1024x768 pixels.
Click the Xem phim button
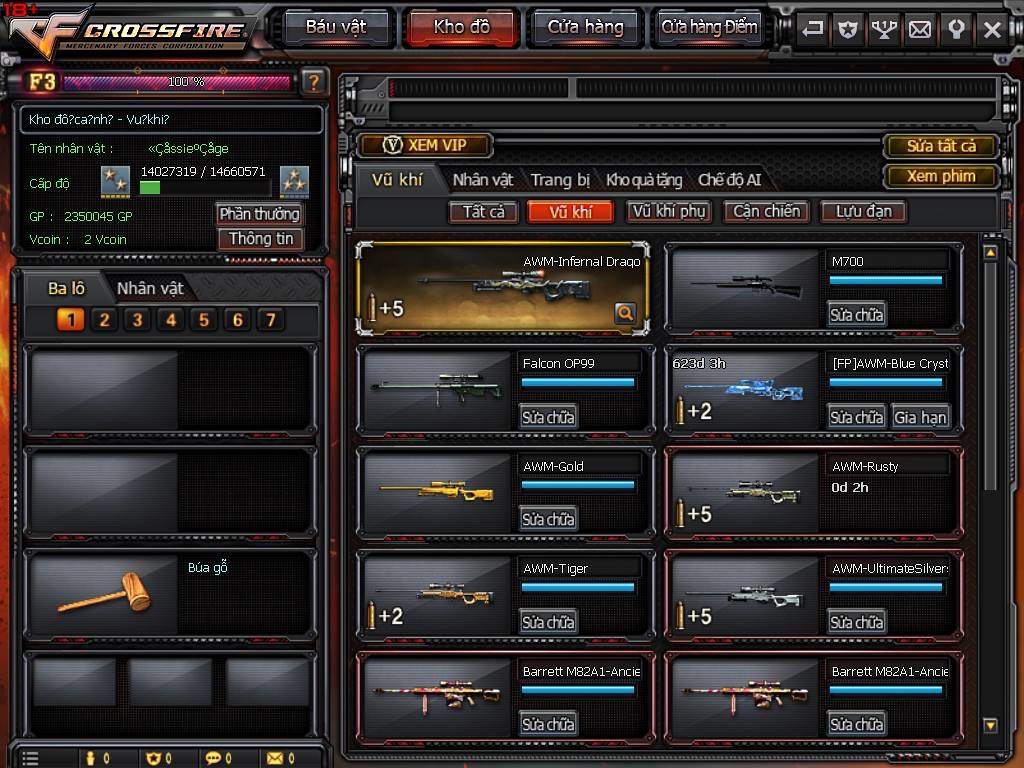tap(940, 176)
